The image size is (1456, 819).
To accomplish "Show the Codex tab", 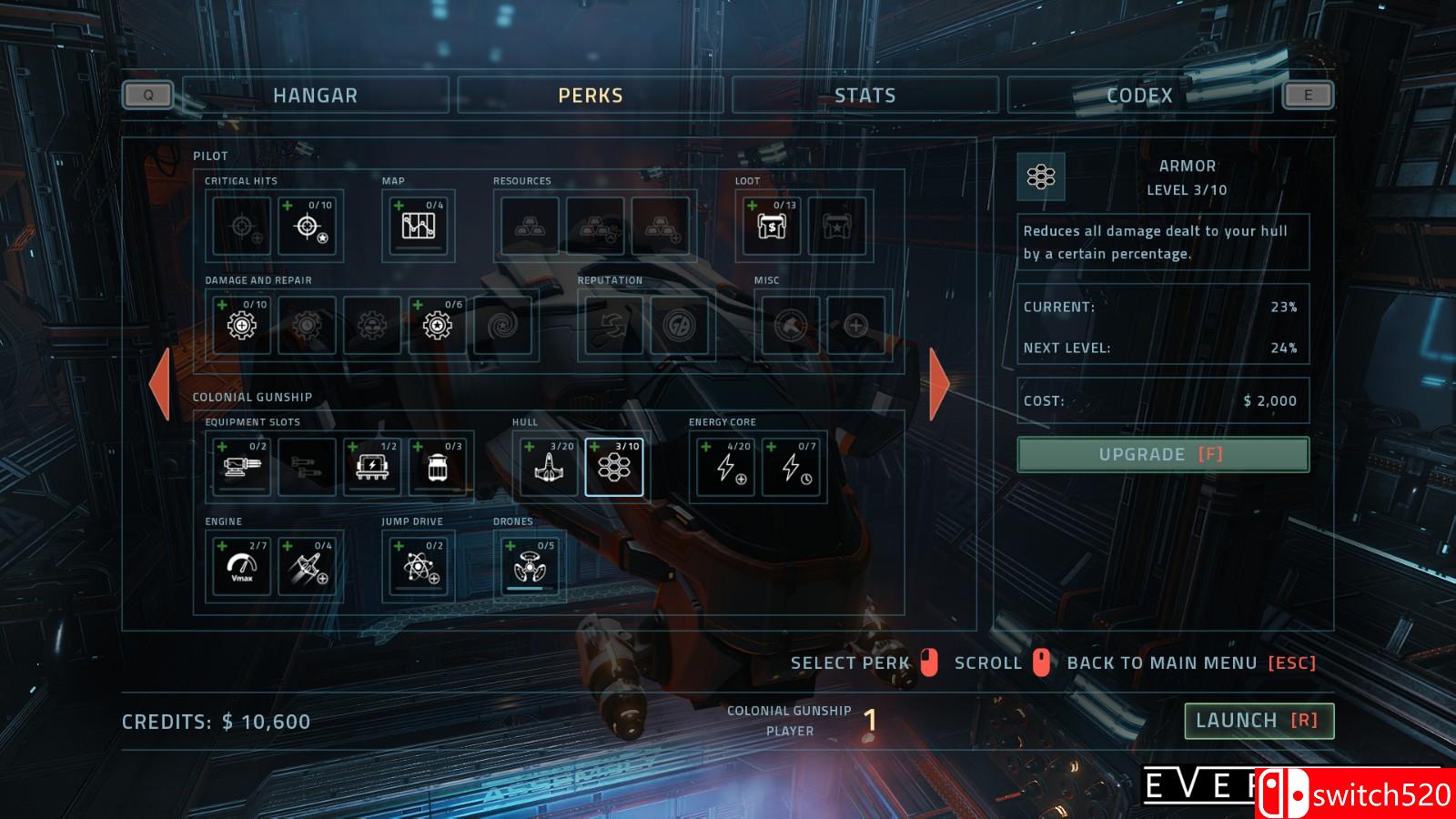I will click(x=1139, y=96).
